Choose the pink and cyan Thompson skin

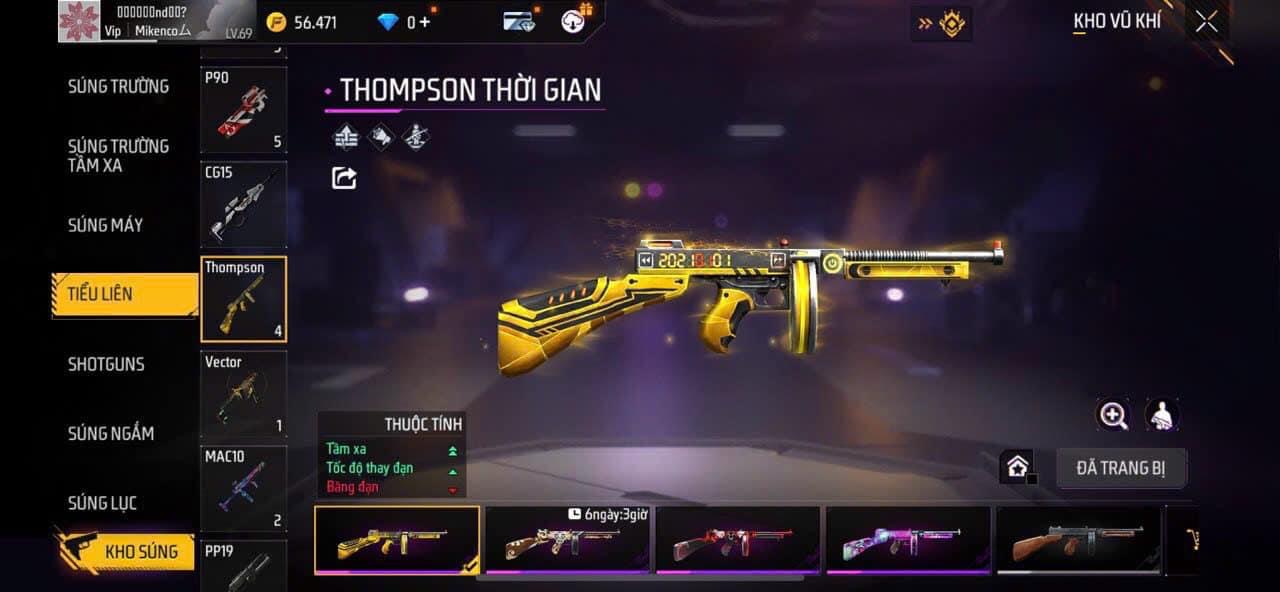pyautogui.click(x=908, y=540)
